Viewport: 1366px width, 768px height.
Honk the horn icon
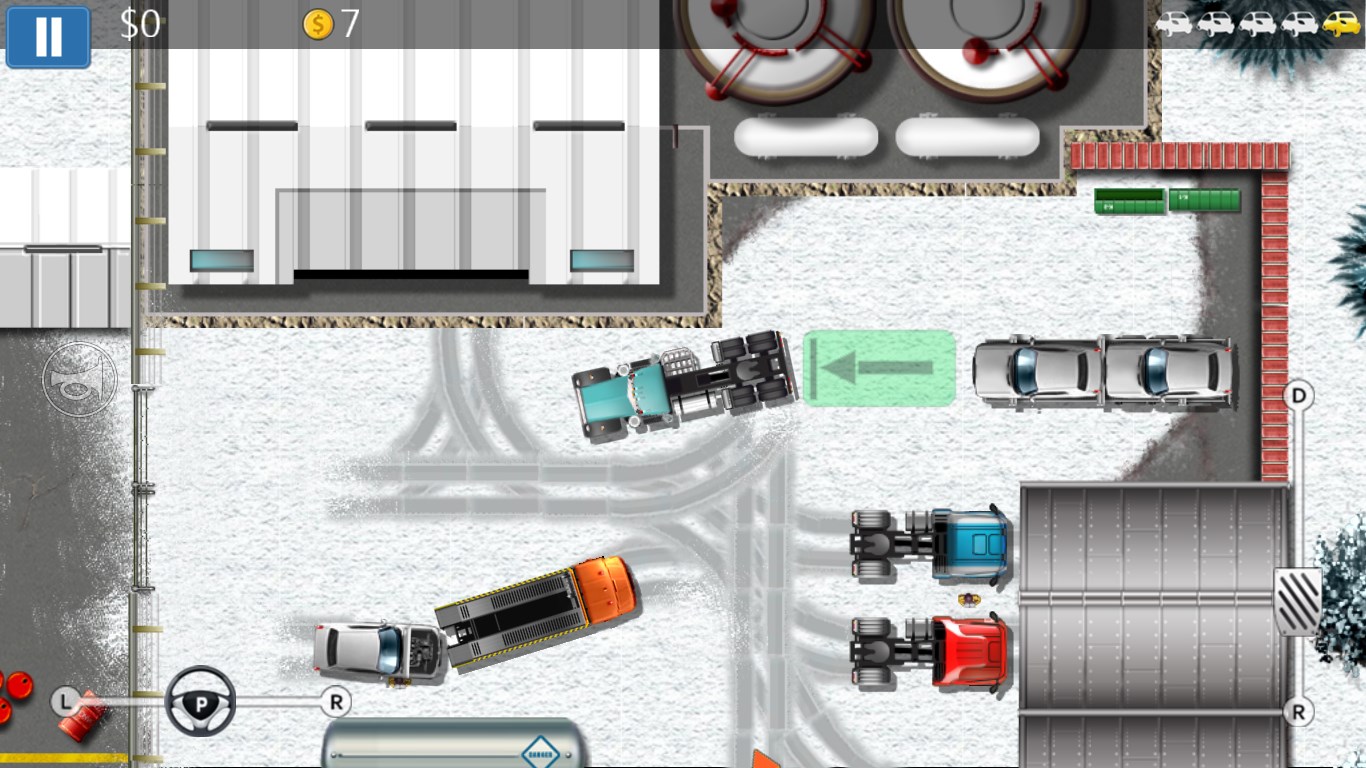(79, 380)
